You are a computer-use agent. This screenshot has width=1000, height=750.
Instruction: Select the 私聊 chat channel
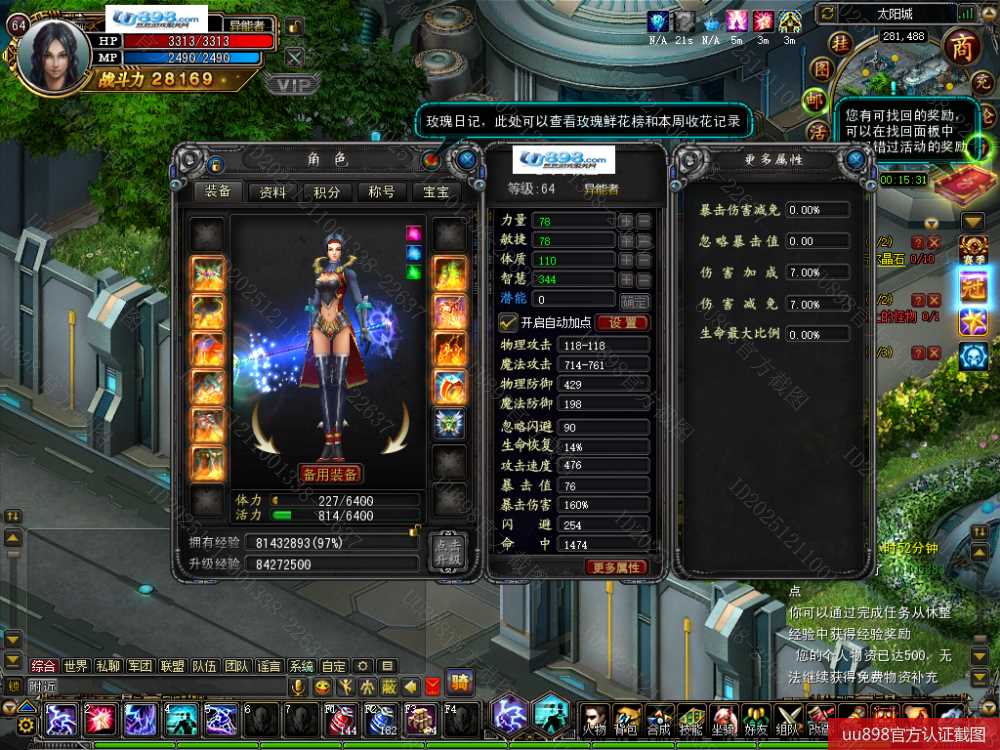(107, 666)
